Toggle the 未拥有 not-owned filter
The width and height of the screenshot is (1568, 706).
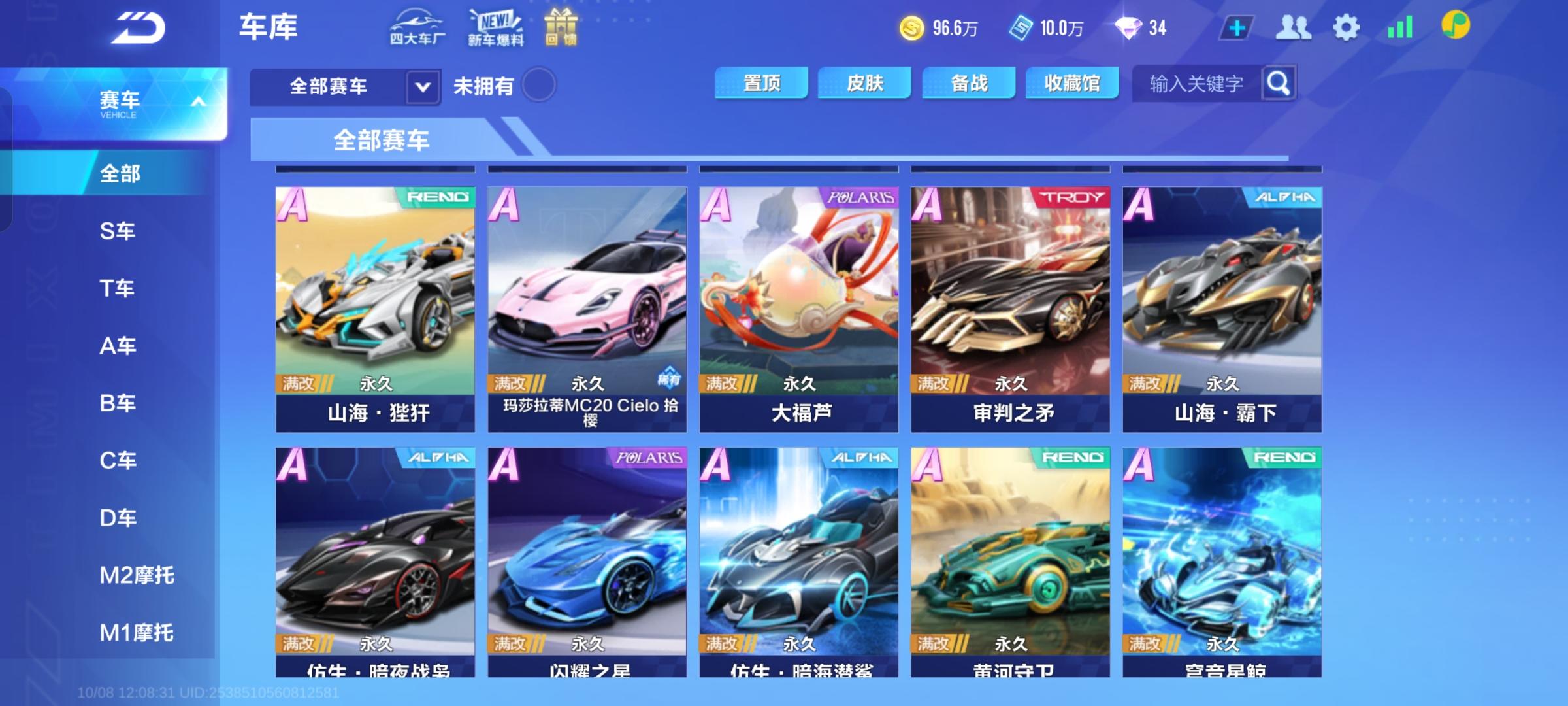(x=538, y=86)
